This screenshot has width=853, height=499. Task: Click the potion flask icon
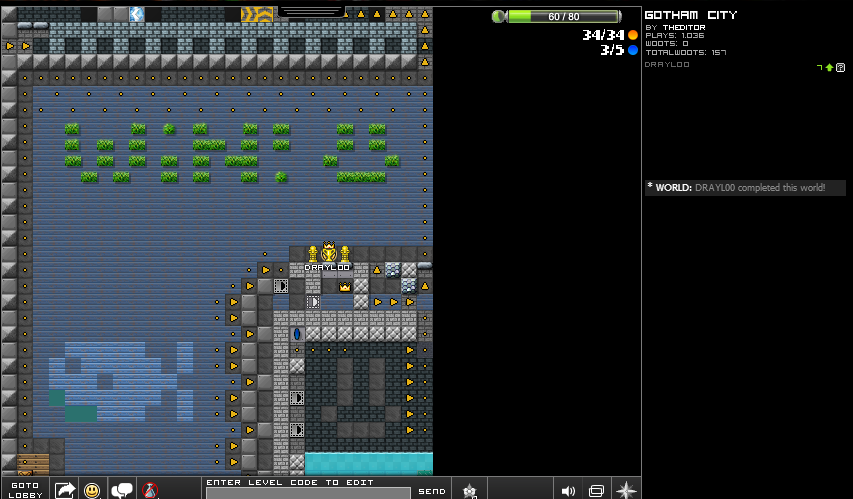point(150,490)
